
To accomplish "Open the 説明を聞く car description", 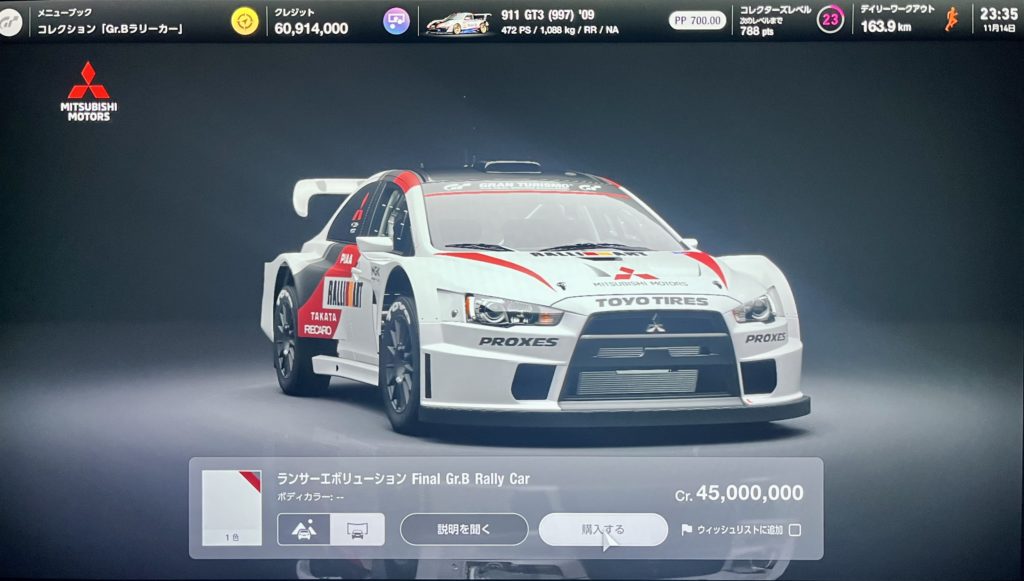I will click(x=464, y=529).
